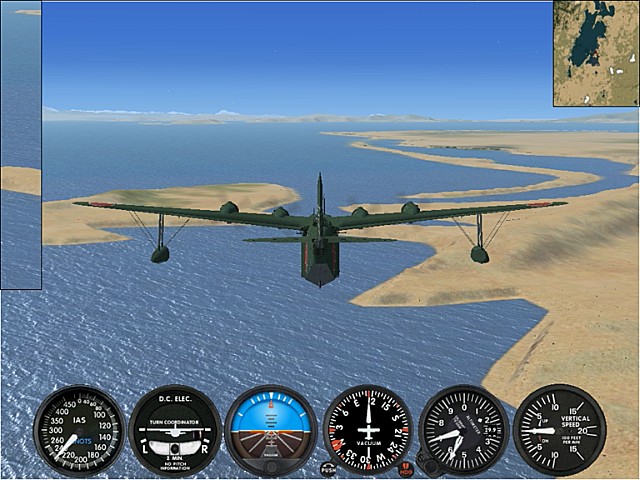Click the altimeter adjustment knob
Image resolution: width=640 pixels, height=480 pixels.
click(x=428, y=466)
